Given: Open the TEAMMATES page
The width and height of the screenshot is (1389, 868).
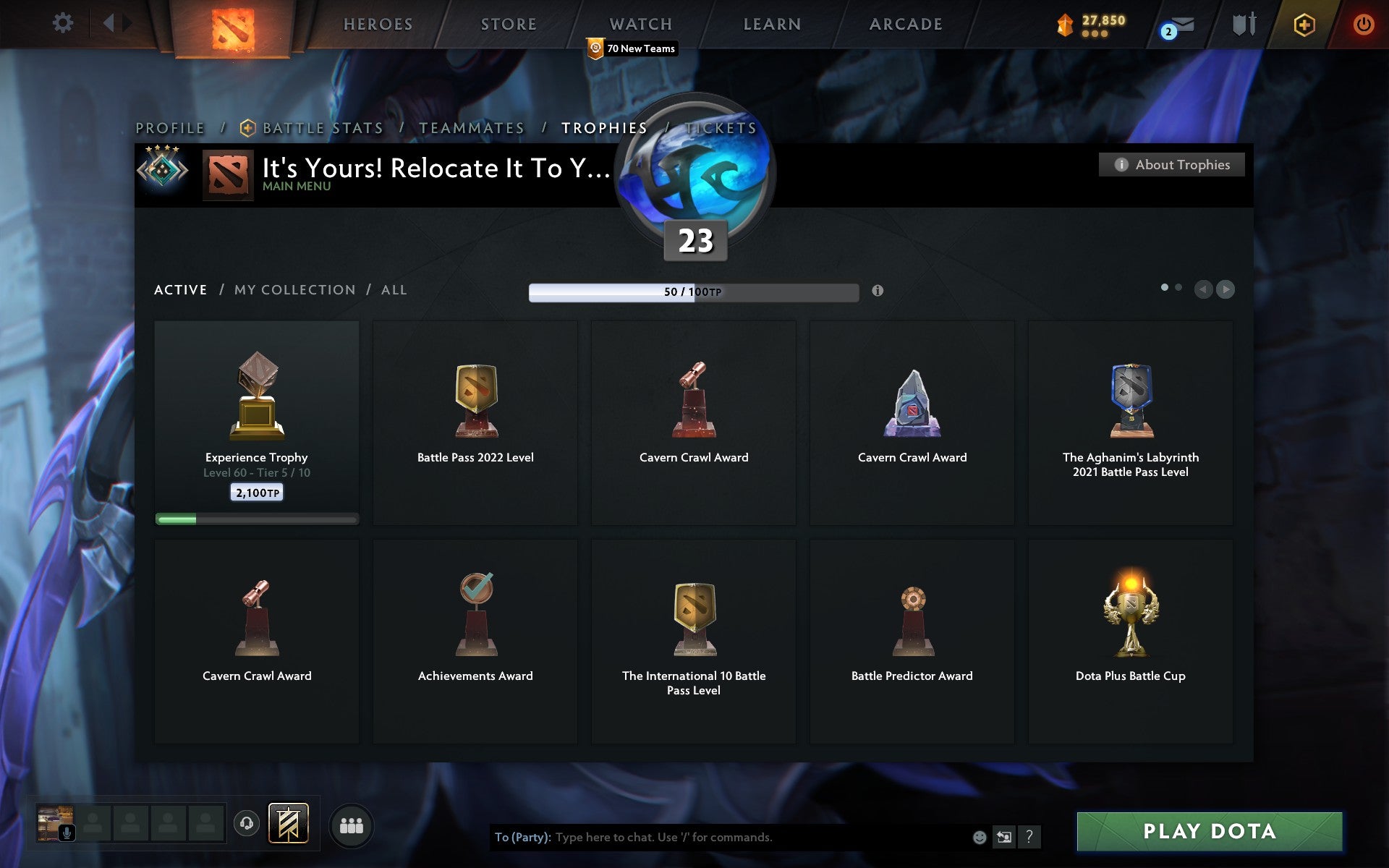Looking at the screenshot, I should (471, 127).
